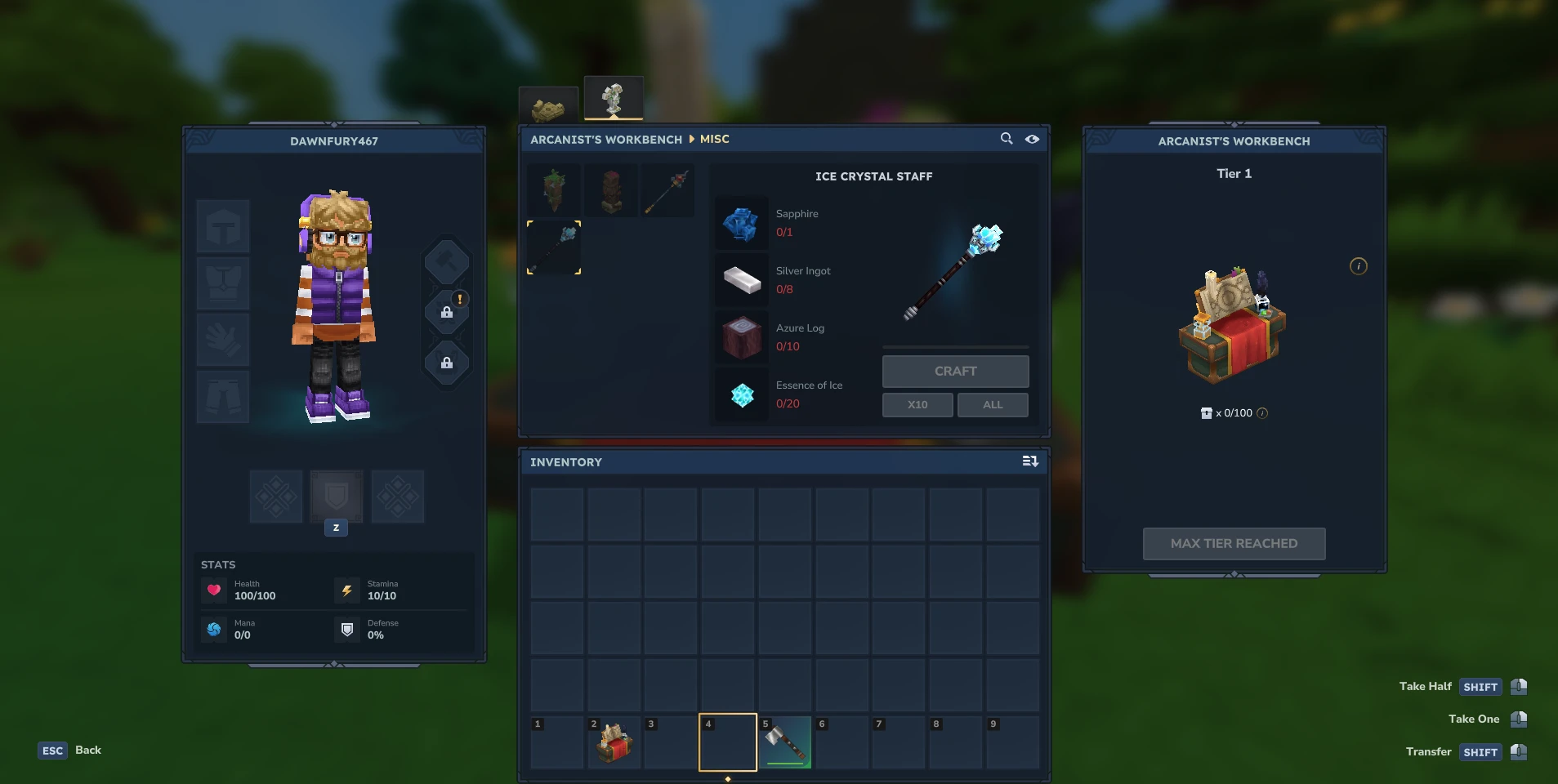
Task: Click the X10 craft button
Action: pyautogui.click(x=917, y=404)
